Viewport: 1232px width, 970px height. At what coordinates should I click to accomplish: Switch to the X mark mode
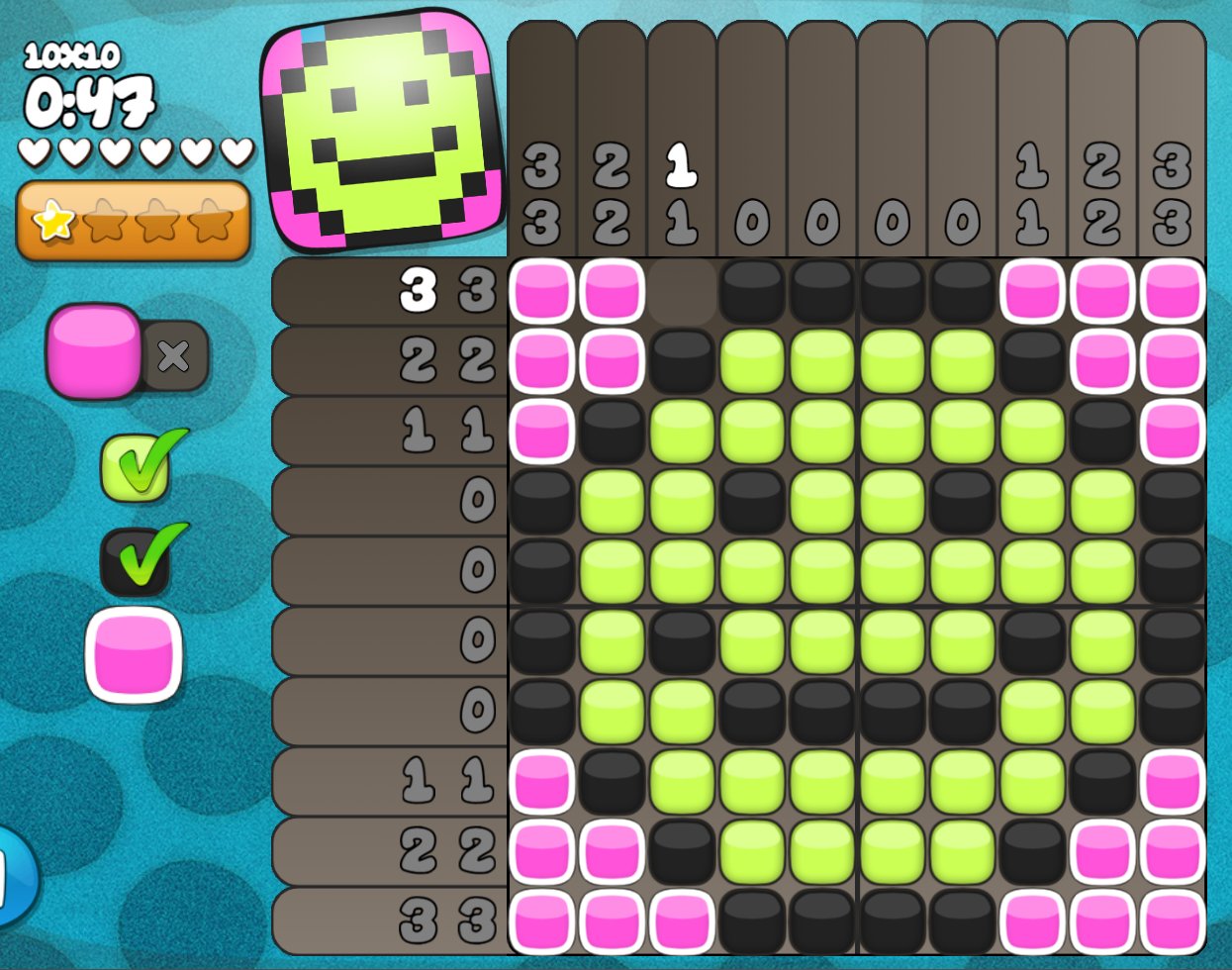click(x=175, y=355)
